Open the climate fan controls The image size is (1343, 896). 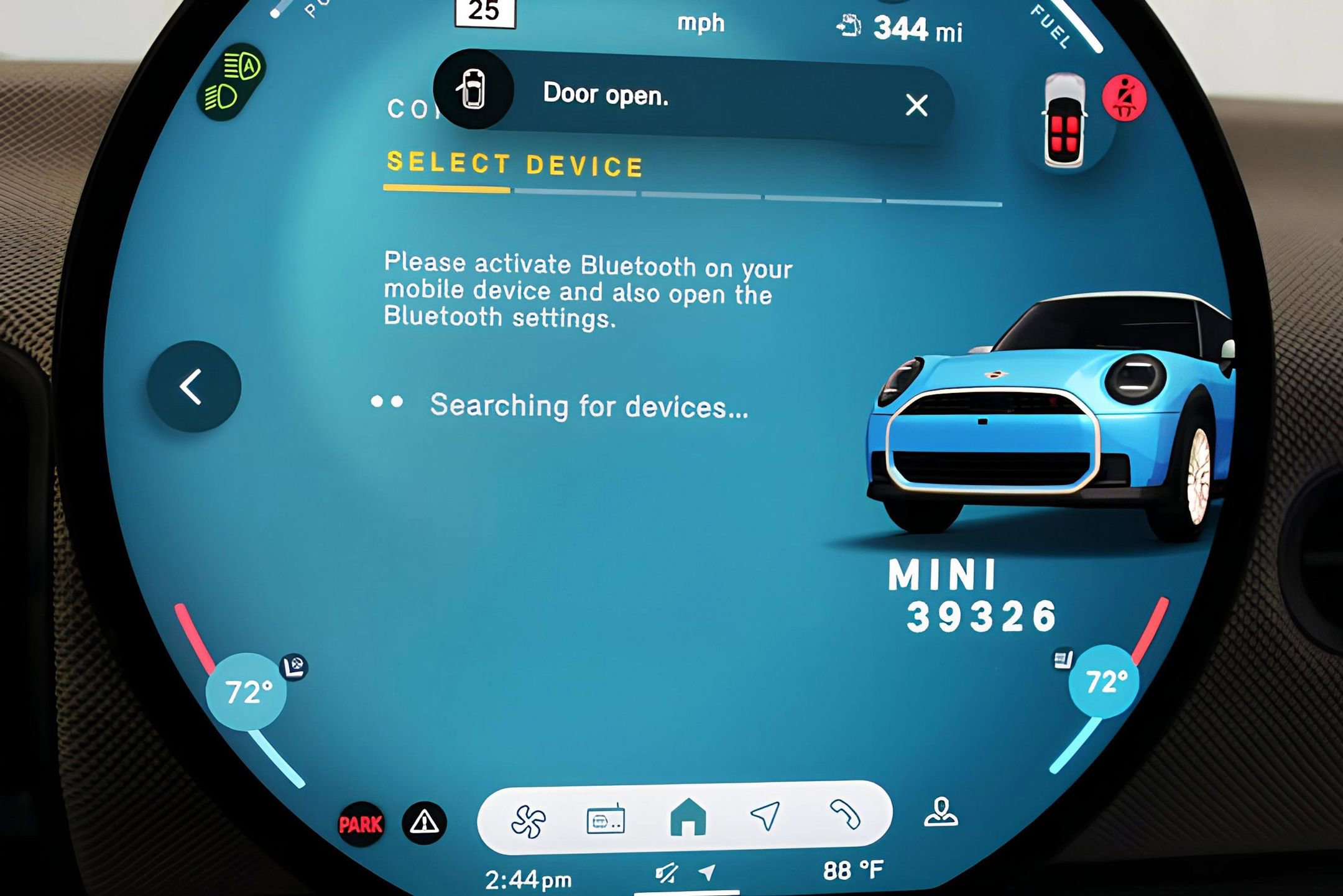528,821
